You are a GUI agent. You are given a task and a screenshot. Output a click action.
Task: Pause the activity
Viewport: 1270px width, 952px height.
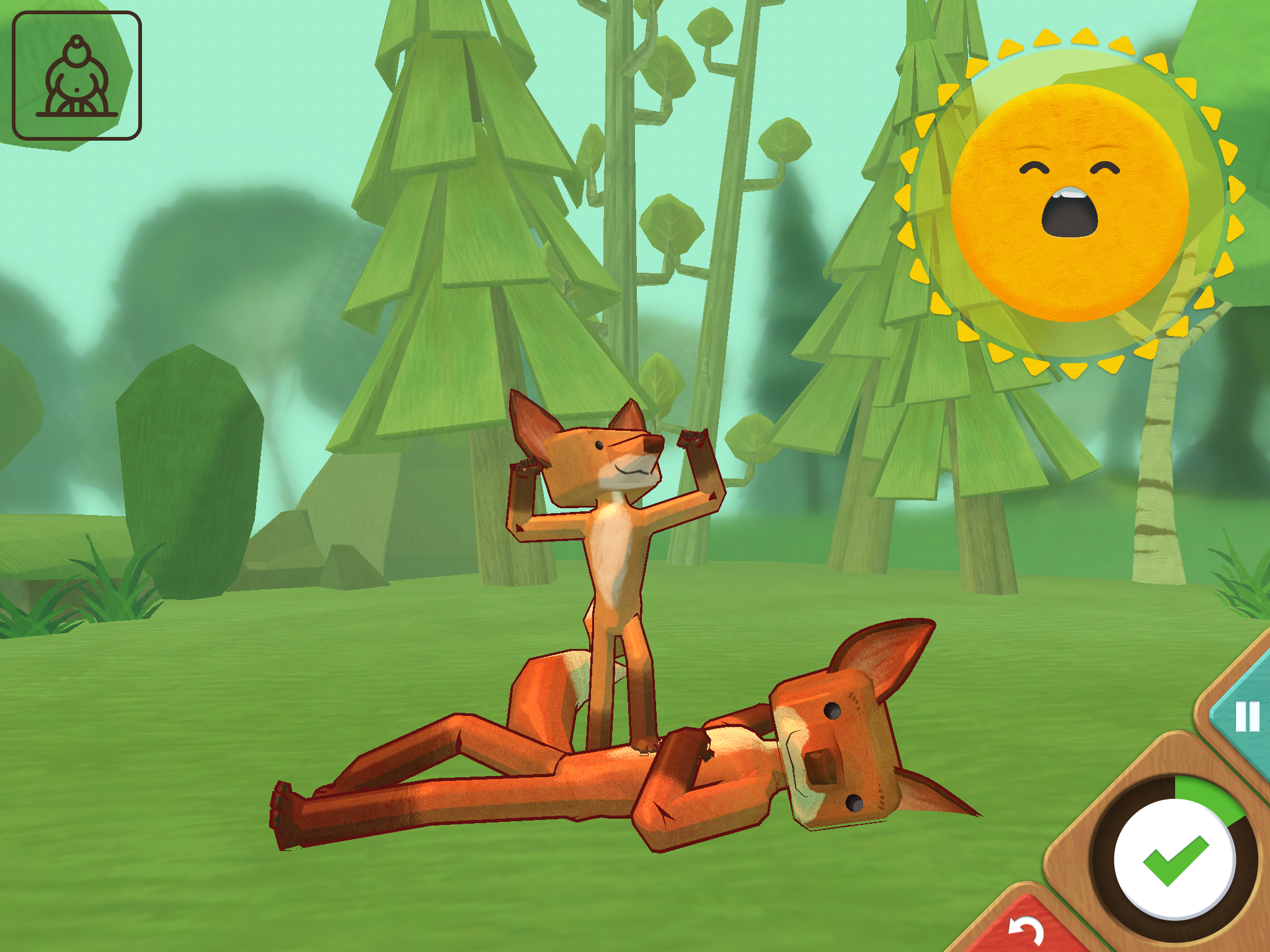(x=1246, y=716)
